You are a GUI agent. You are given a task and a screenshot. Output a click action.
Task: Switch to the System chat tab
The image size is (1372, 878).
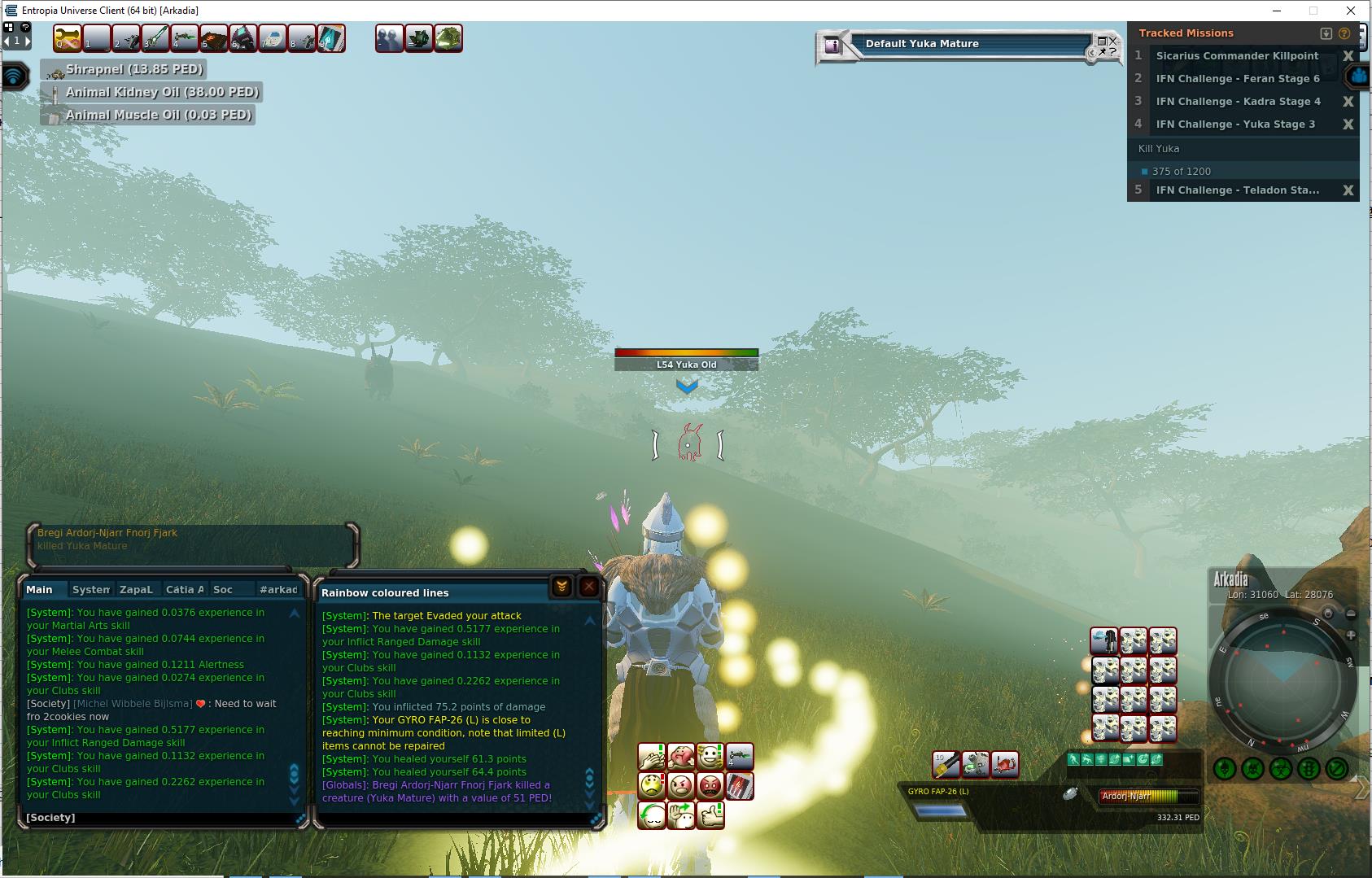(x=90, y=590)
